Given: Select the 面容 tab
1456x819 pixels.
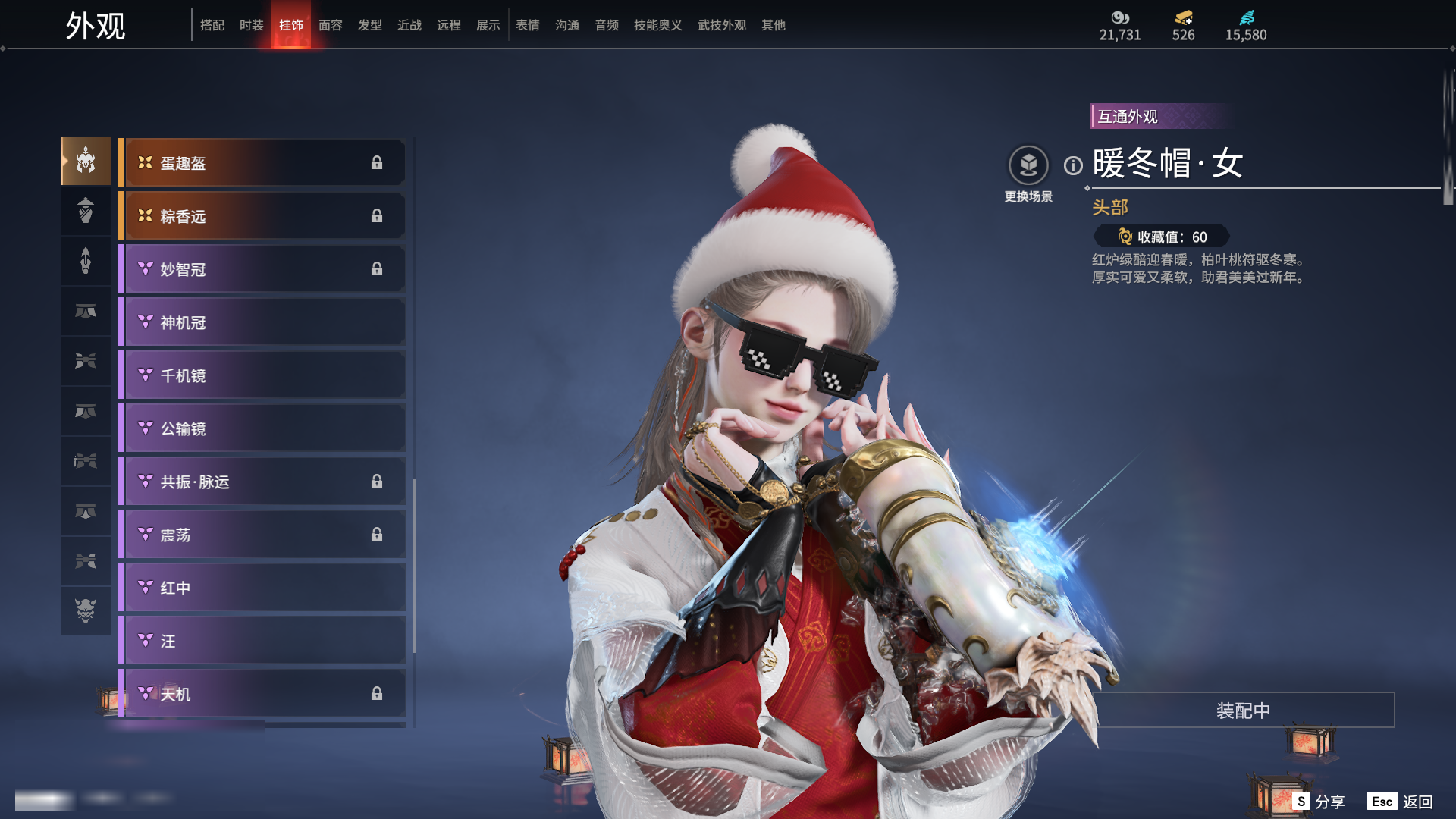Looking at the screenshot, I should pos(331,25).
